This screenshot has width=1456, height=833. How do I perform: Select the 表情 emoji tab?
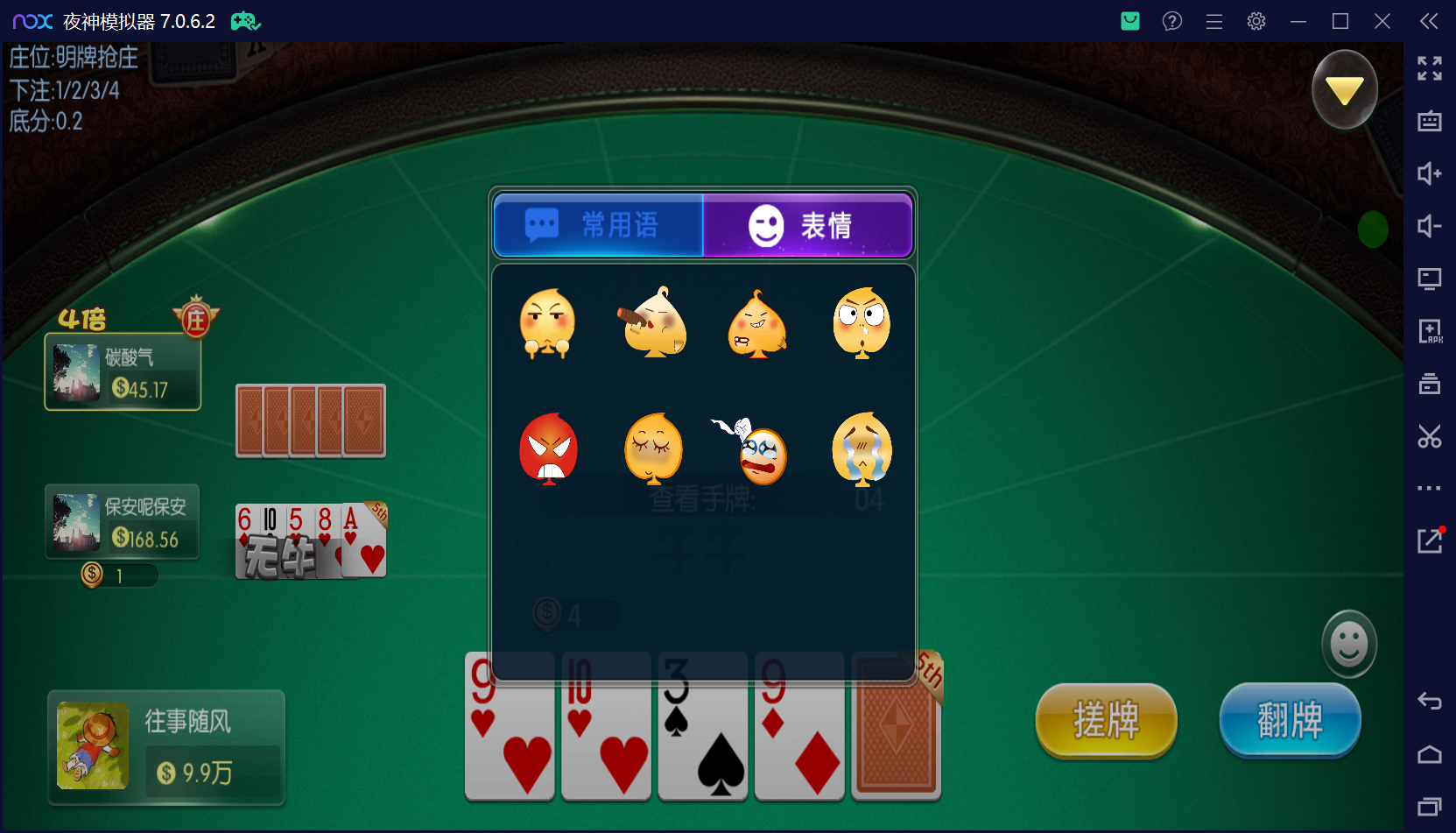point(807,225)
